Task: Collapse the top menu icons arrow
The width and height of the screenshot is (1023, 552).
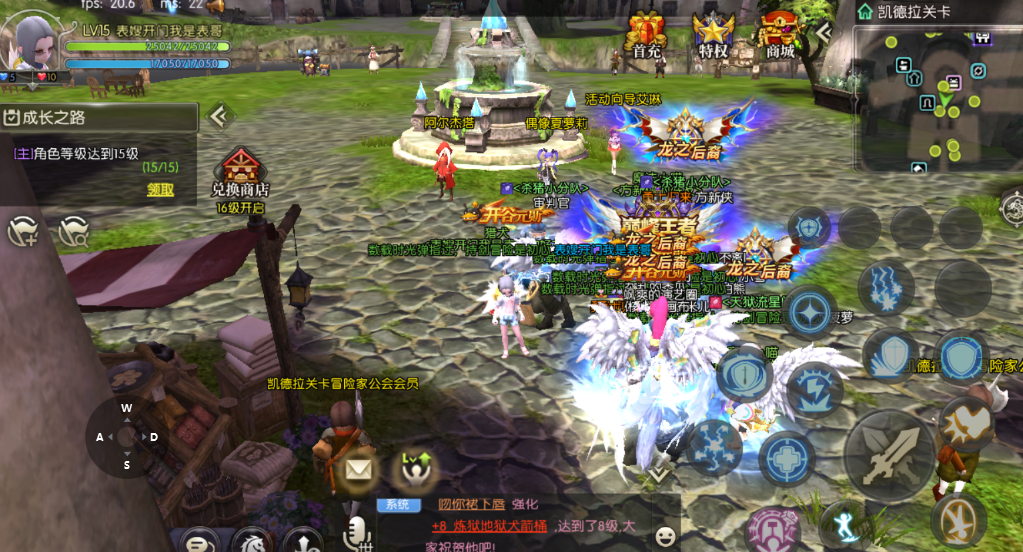Action: click(x=825, y=33)
